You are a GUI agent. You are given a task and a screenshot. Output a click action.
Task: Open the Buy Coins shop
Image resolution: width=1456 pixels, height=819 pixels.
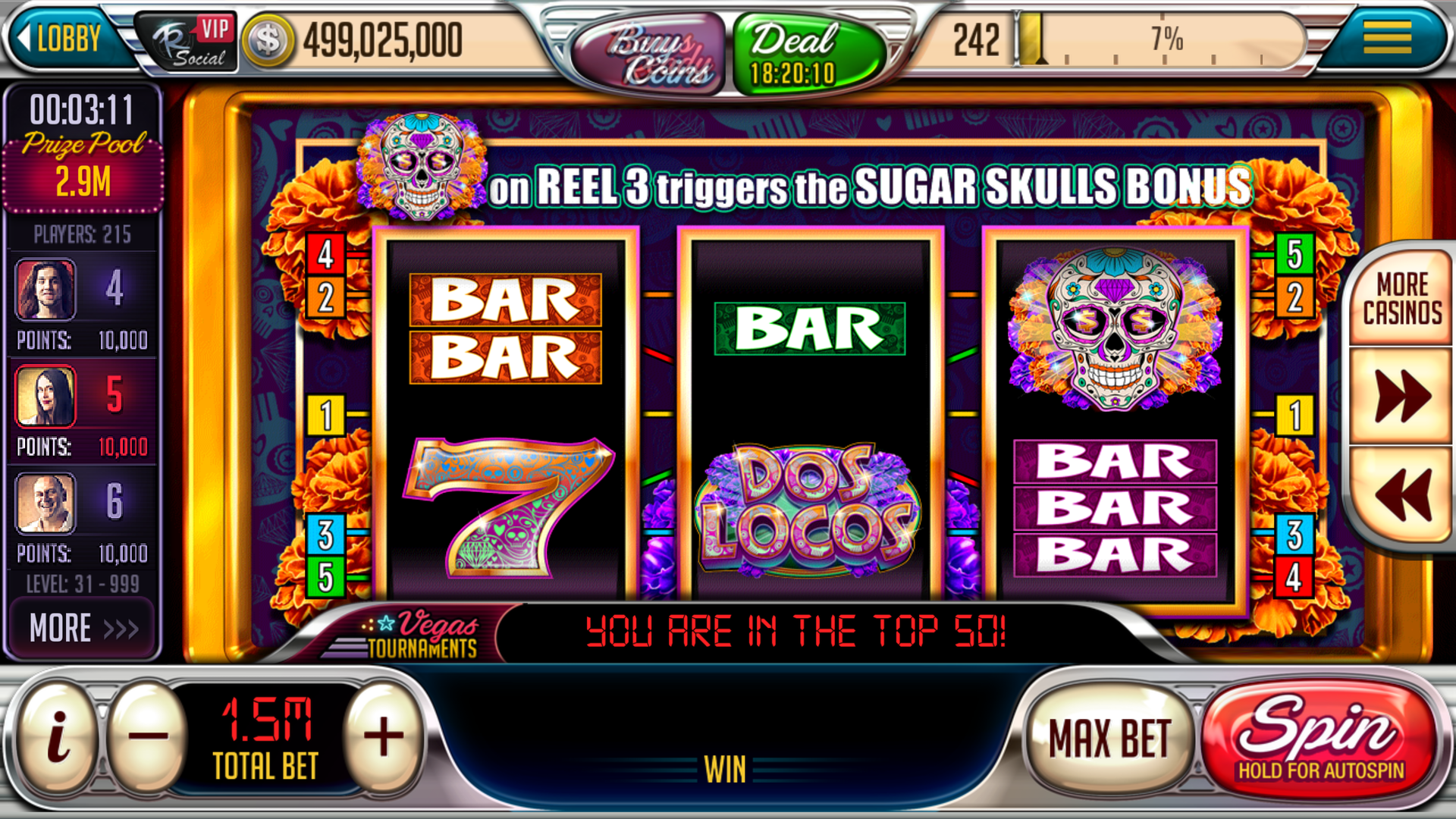tap(649, 53)
